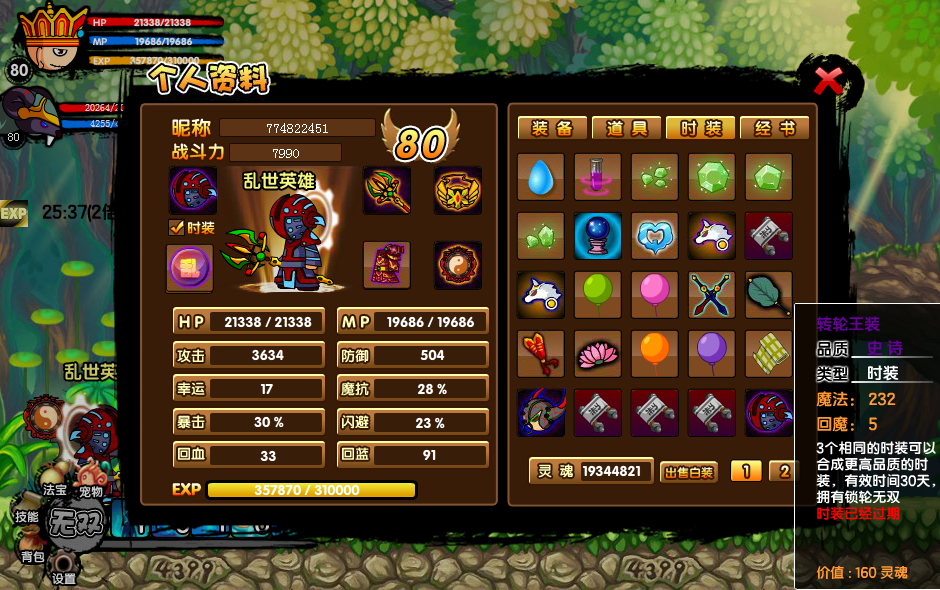Switch to the 装备 equipment tab
This screenshot has width=940, height=590.
coord(551,128)
